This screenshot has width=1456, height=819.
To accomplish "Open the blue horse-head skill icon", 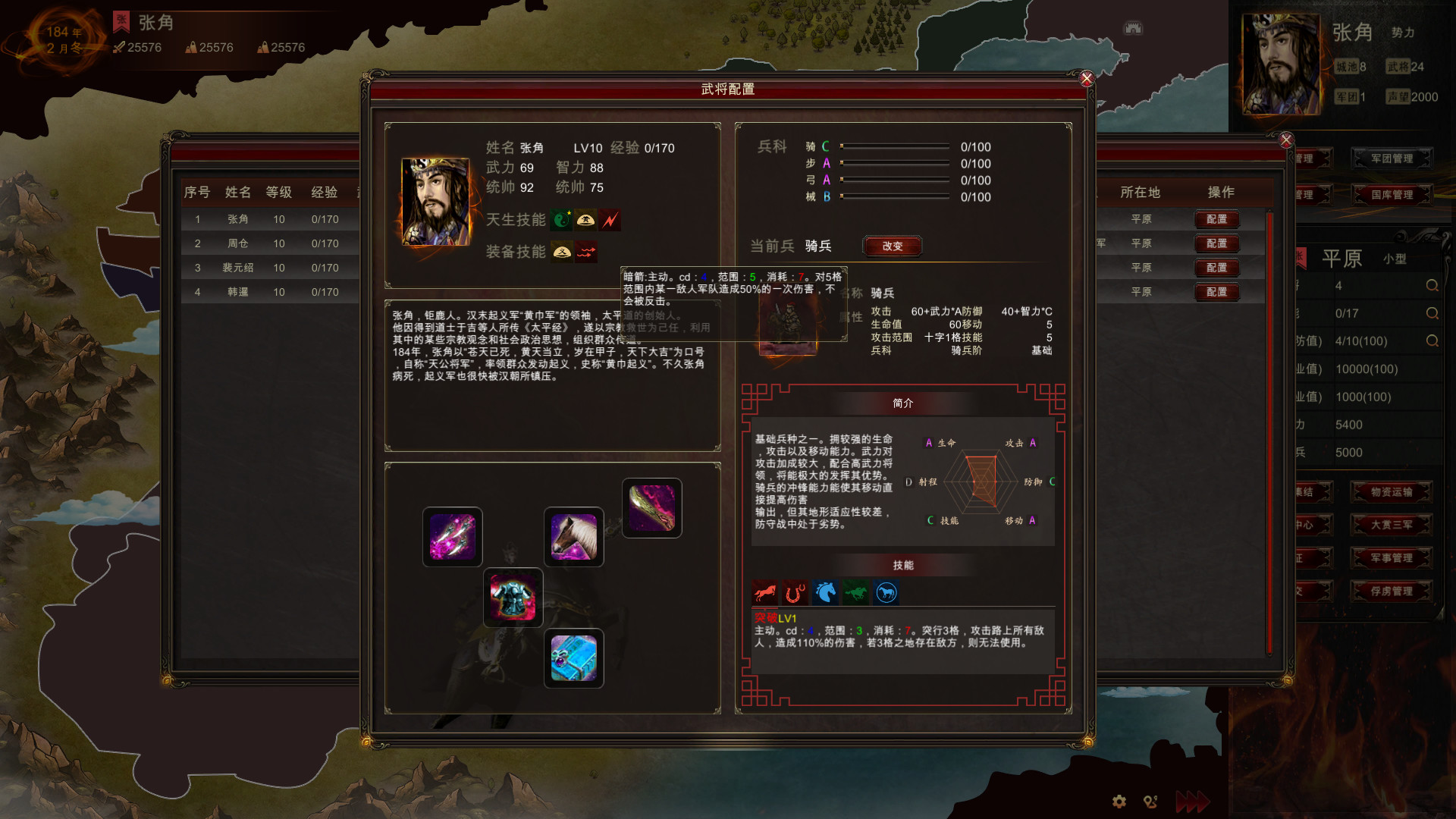I will (x=826, y=593).
